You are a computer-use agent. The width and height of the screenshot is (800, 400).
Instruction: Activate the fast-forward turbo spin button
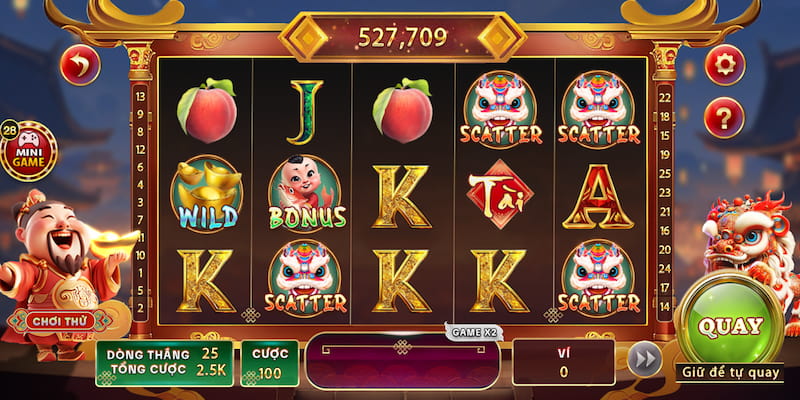(x=645, y=360)
